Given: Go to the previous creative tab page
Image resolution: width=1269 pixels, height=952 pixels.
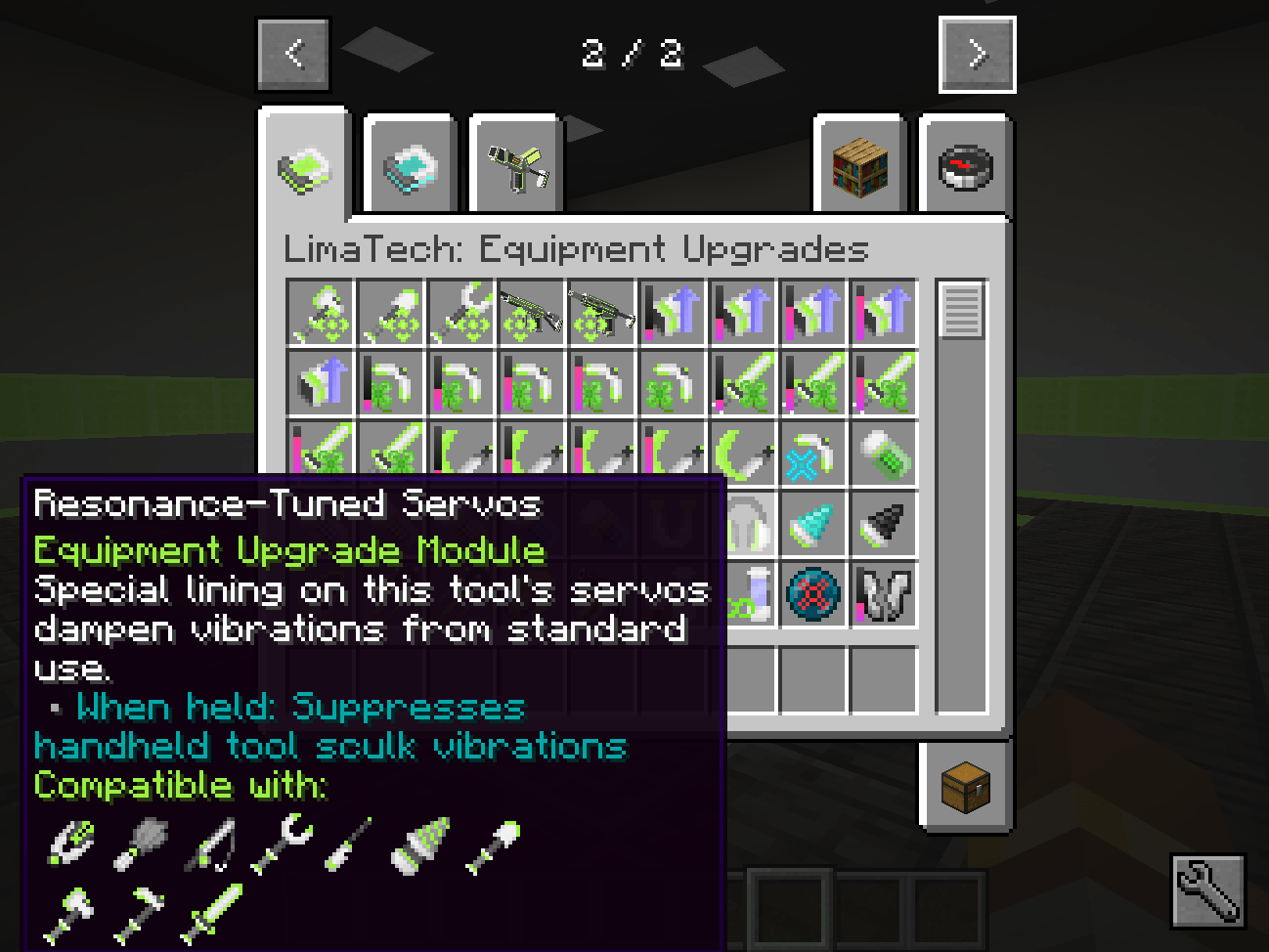Looking at the screenshot, I should click(x=294, y=54).
